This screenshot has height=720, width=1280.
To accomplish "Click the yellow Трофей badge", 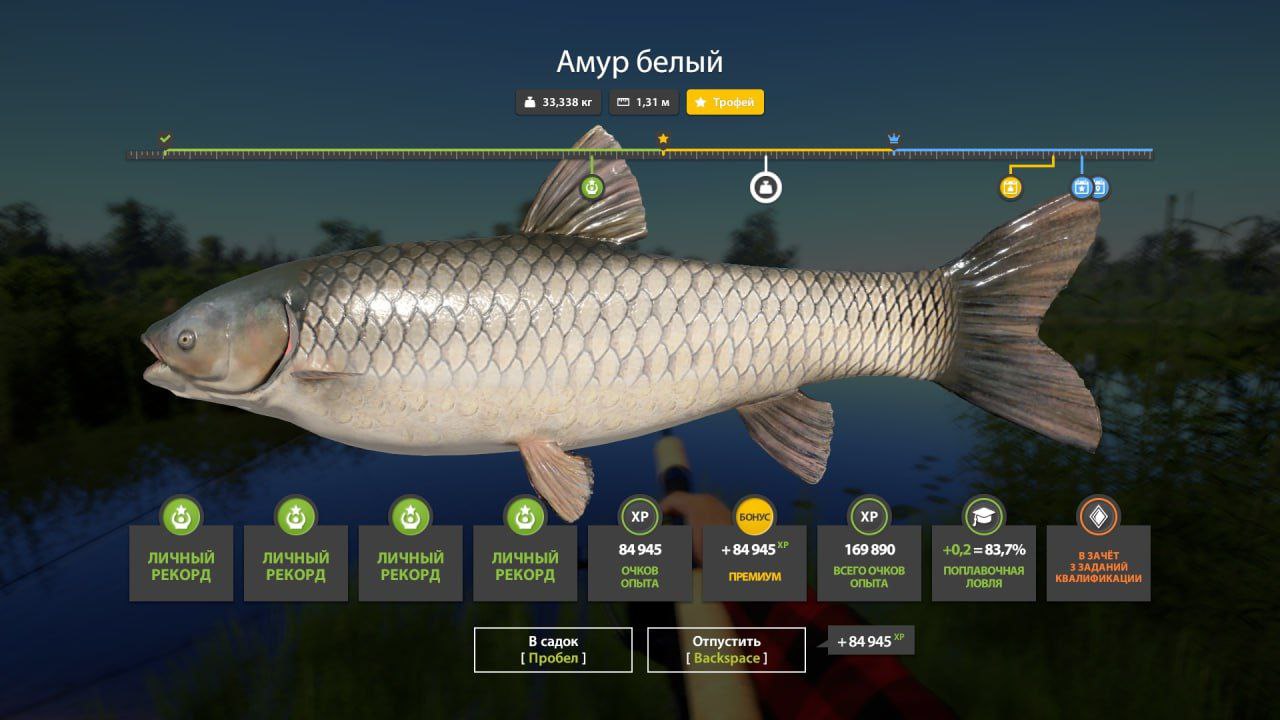I will coord(725,102).
